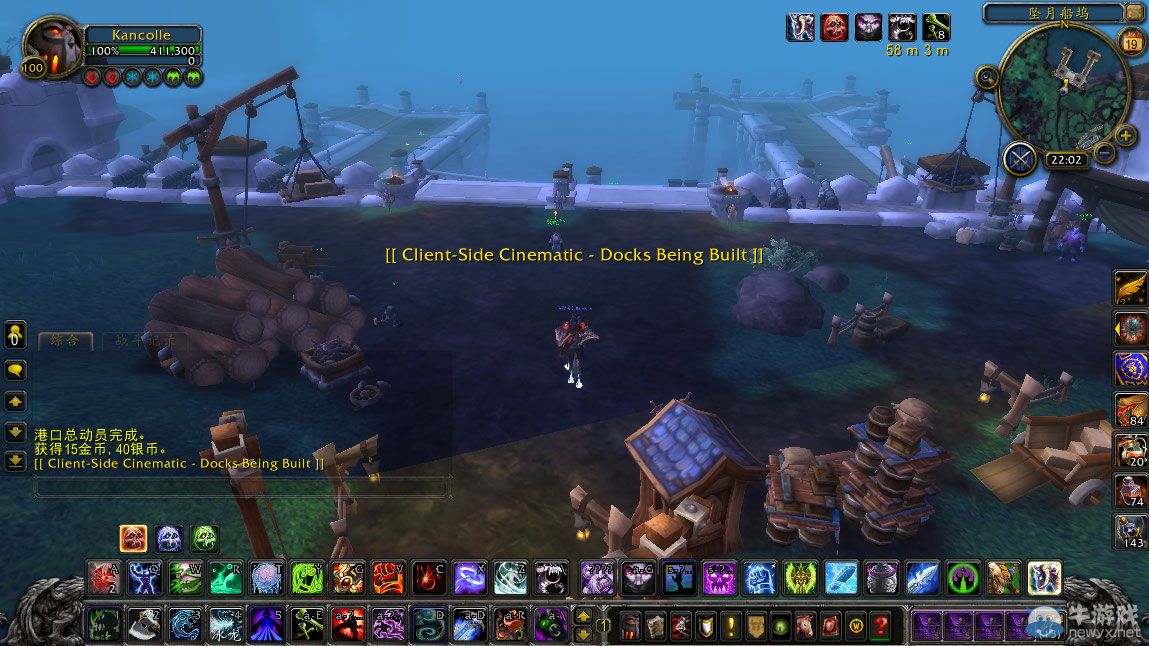Zoom in on the minimap
Image resolution: width=1149 pixels, height=646 pixels.
pyautogui.click(x=1126, y=136)
